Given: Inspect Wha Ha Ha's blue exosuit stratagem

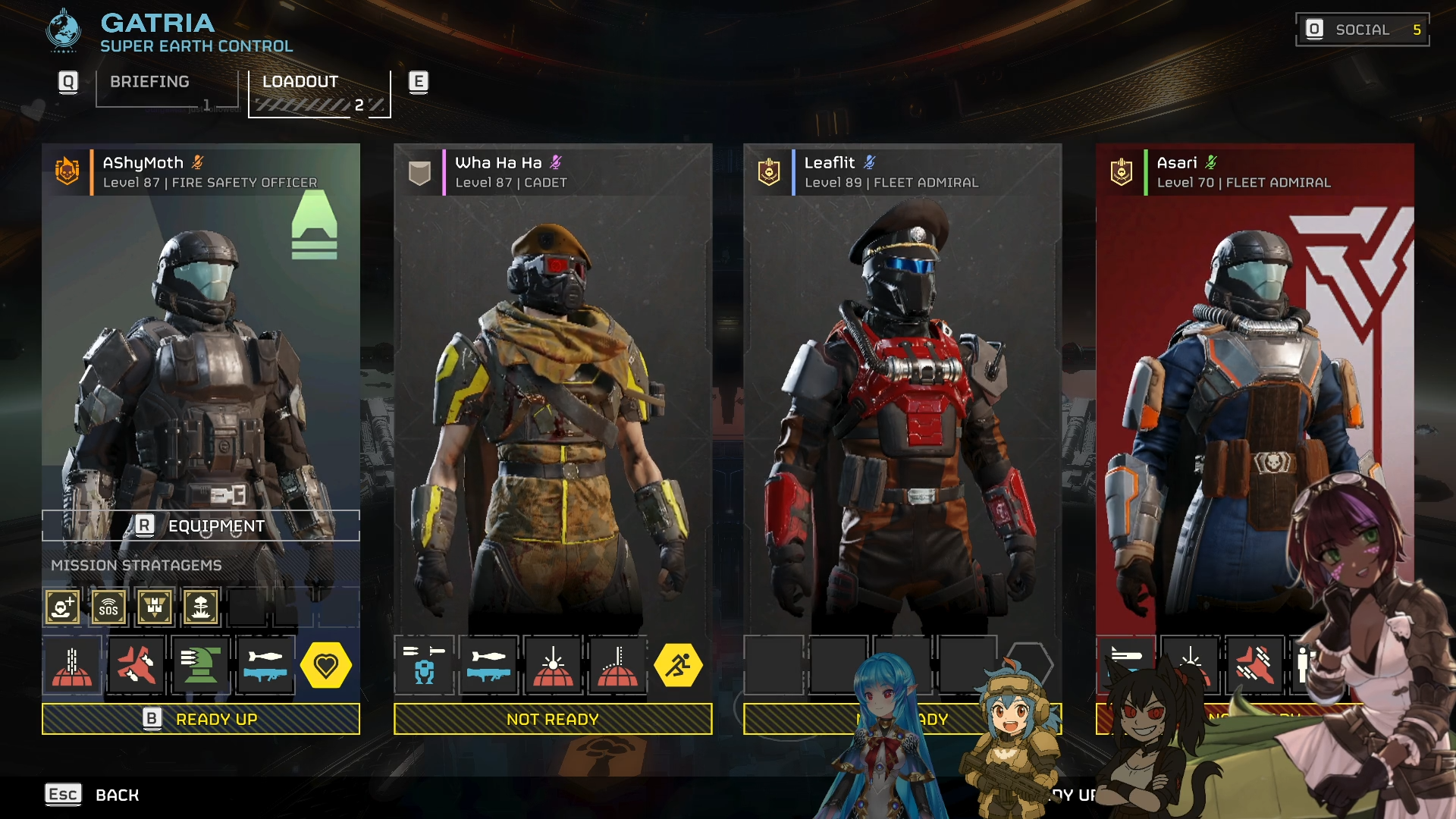Looking at the screenshot, I should click(425, 665).
